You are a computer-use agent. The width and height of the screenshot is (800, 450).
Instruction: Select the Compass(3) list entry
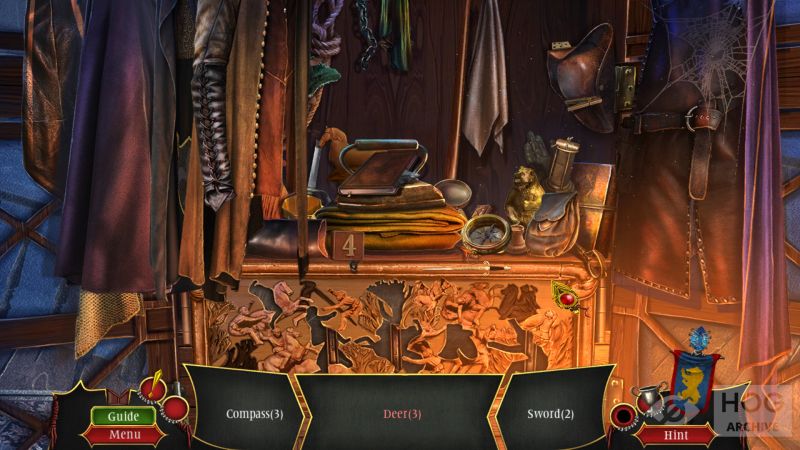point(255,413)
